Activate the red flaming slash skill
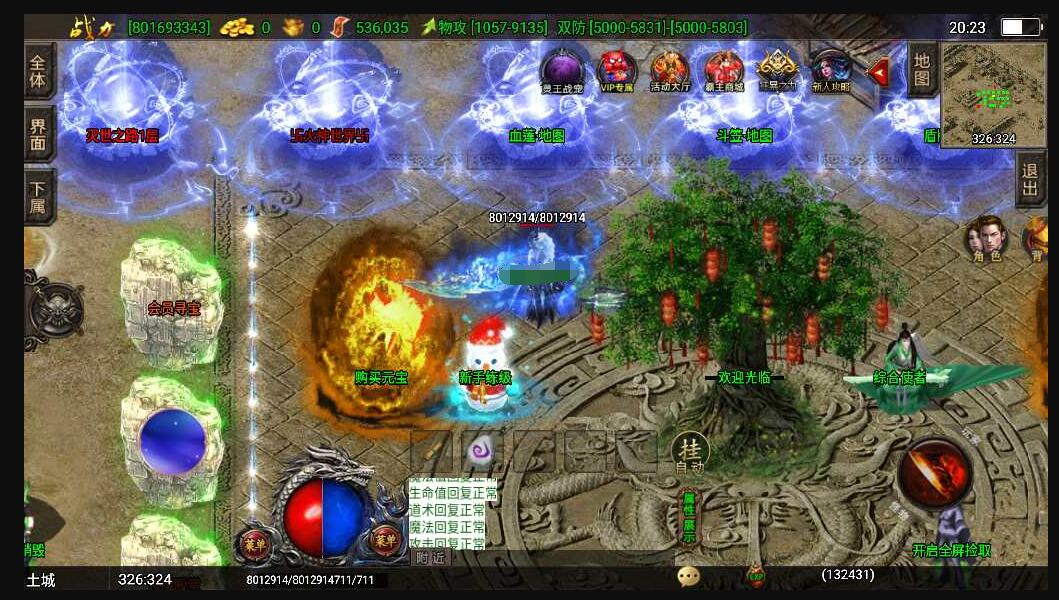Image resolution: width=1059 pixels, height=600 pixels. (x=934, y=473)
